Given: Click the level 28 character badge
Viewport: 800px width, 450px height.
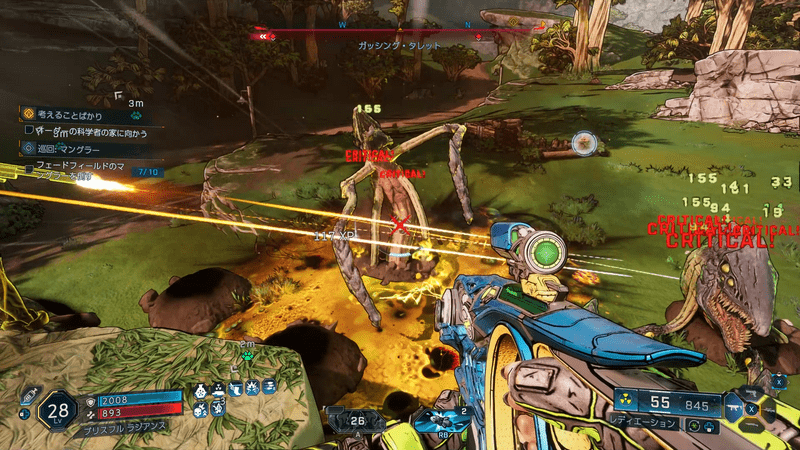Looking at the screenshot, I should pyautogui.click(x=57, y=409).
